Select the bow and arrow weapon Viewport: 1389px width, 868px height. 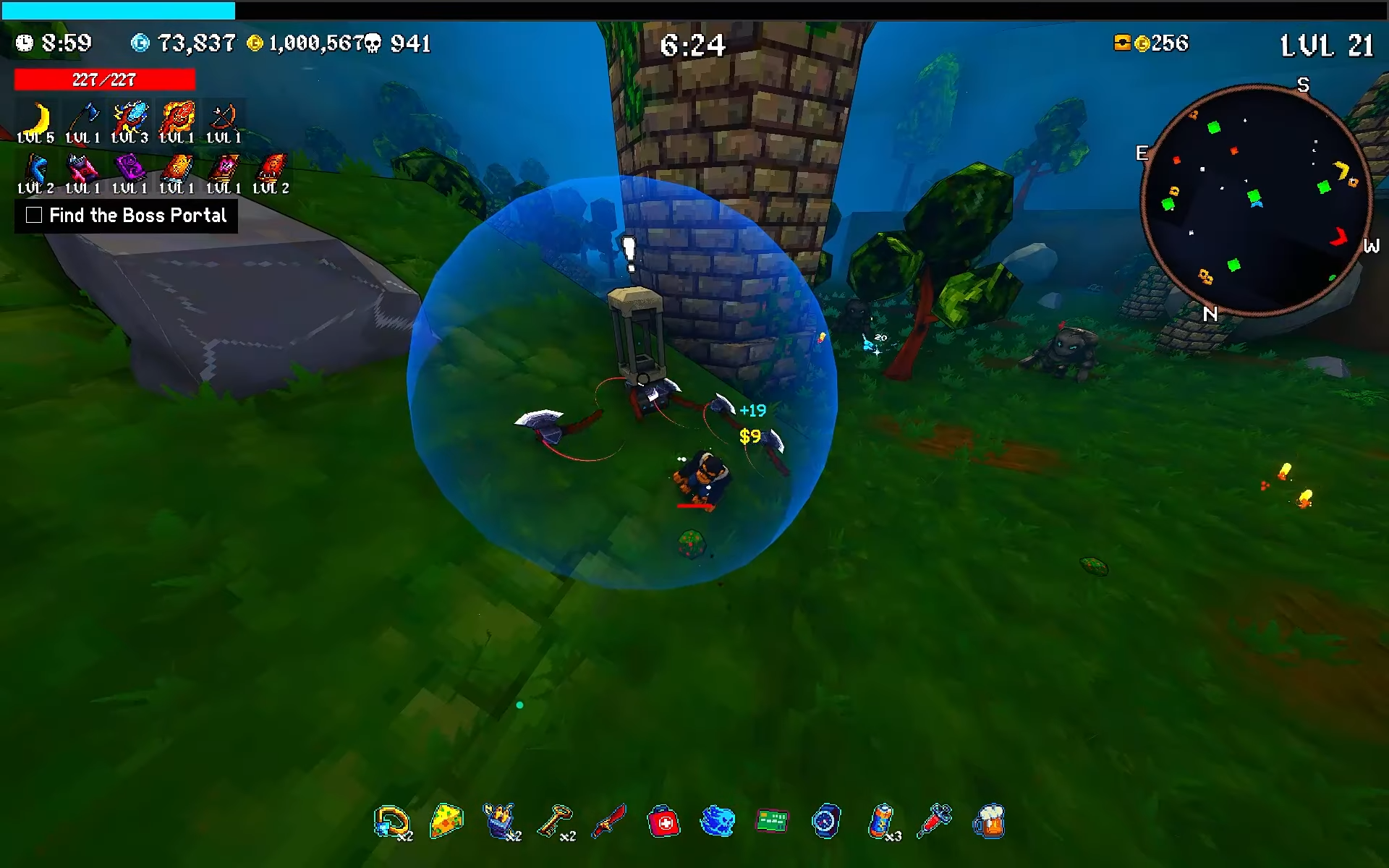224,119
